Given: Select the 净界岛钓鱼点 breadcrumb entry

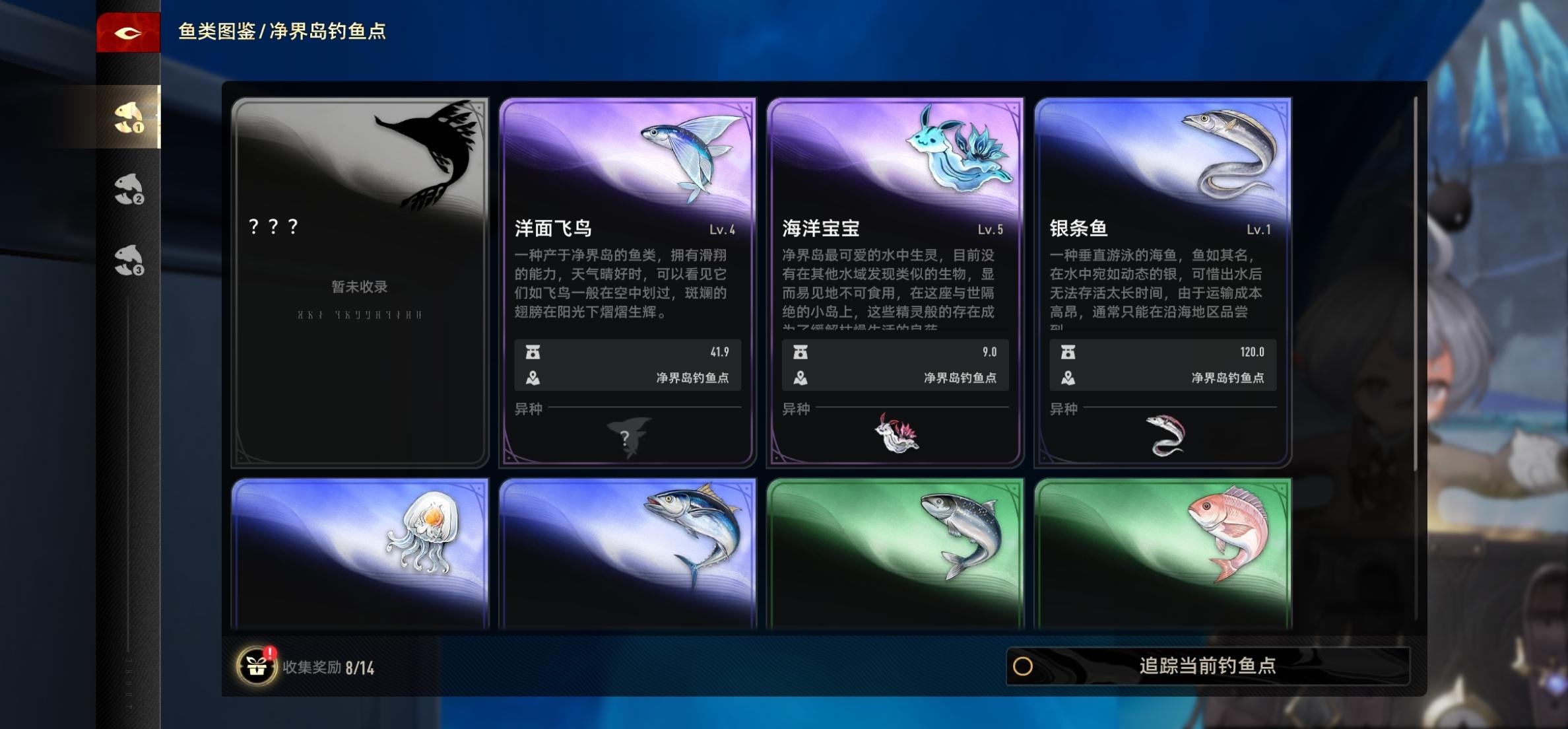Looking at the screenshot, I should click(327, 29).
